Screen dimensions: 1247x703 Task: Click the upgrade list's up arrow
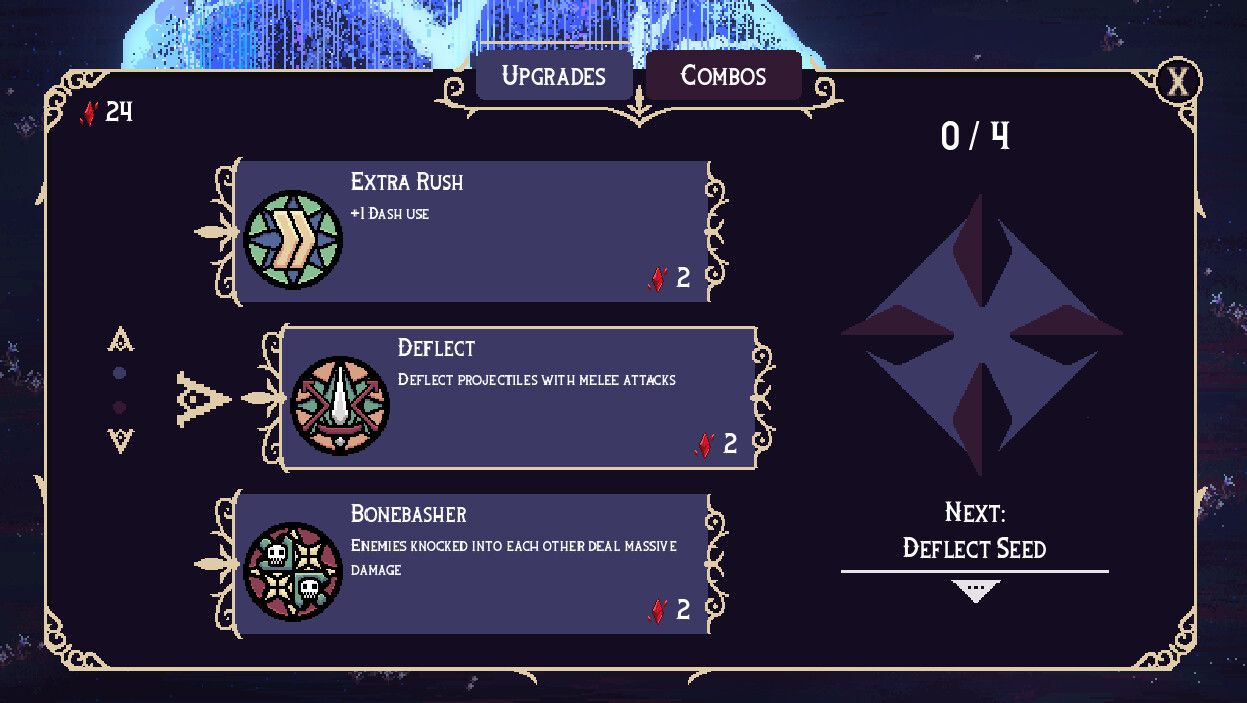pyautogui.click(x=121, y=341)
